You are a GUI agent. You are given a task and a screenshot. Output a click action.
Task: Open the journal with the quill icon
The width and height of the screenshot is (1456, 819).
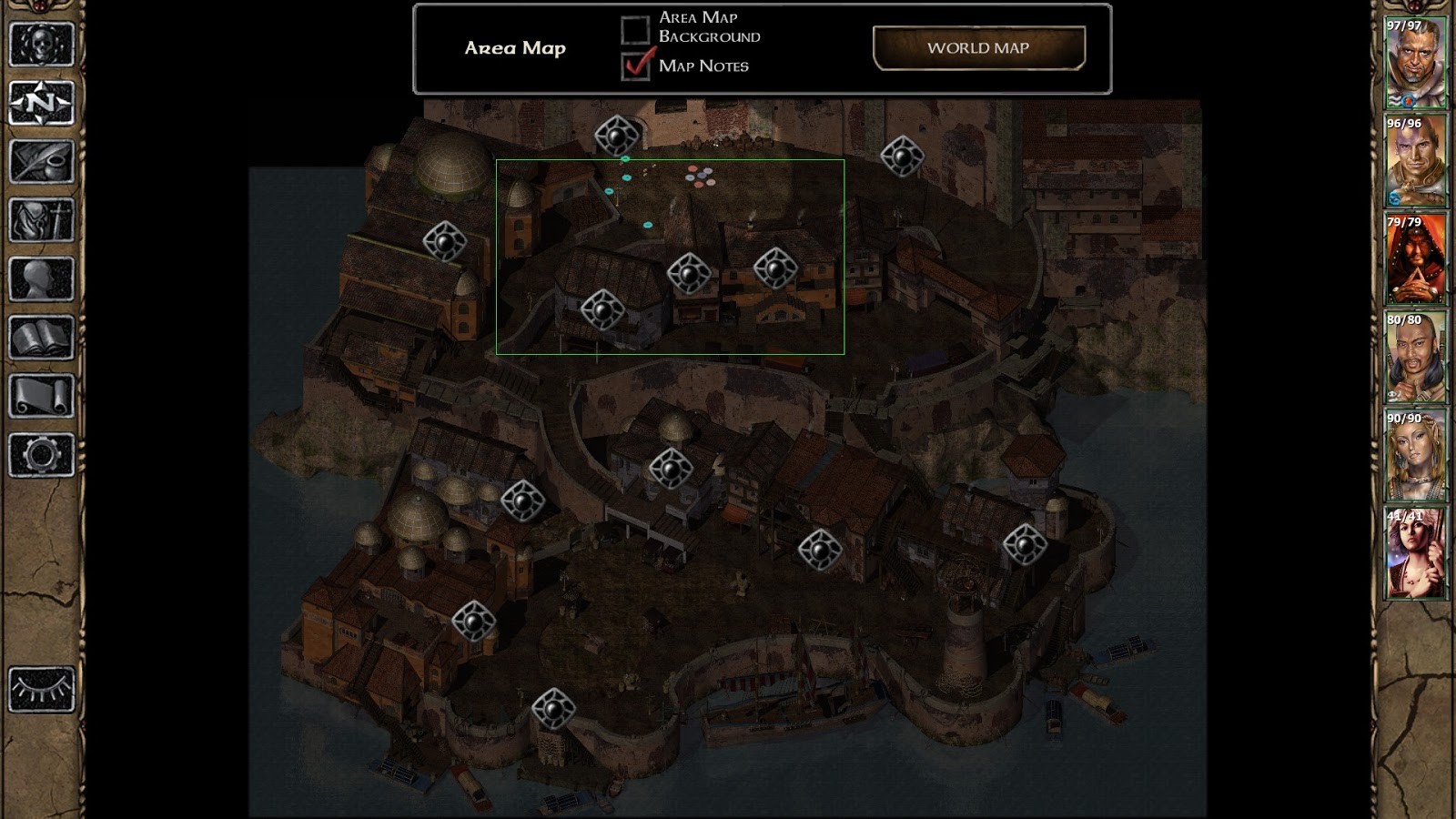pos(41,161)
